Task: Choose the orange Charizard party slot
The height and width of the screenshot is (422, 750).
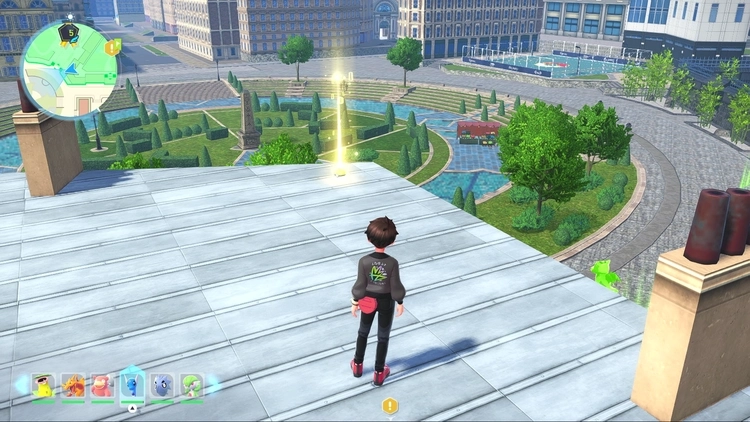Action: [x=73, y=385]
